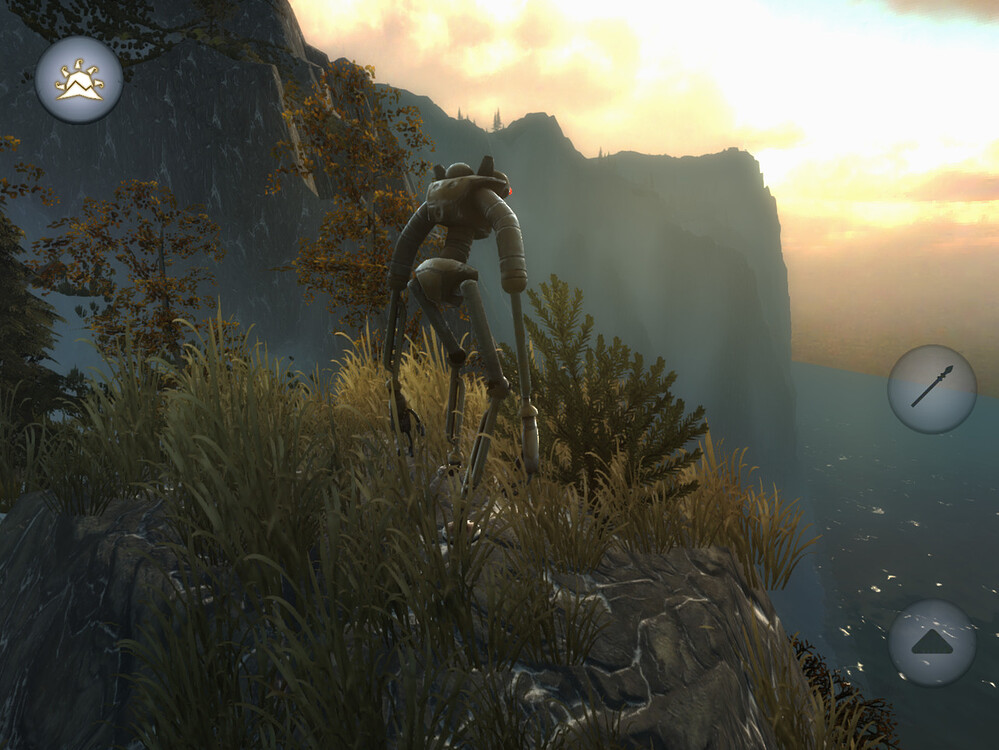Select the spear weapon button
The width and height of the screenshot is (999, 750).
(x=932, y=389)
